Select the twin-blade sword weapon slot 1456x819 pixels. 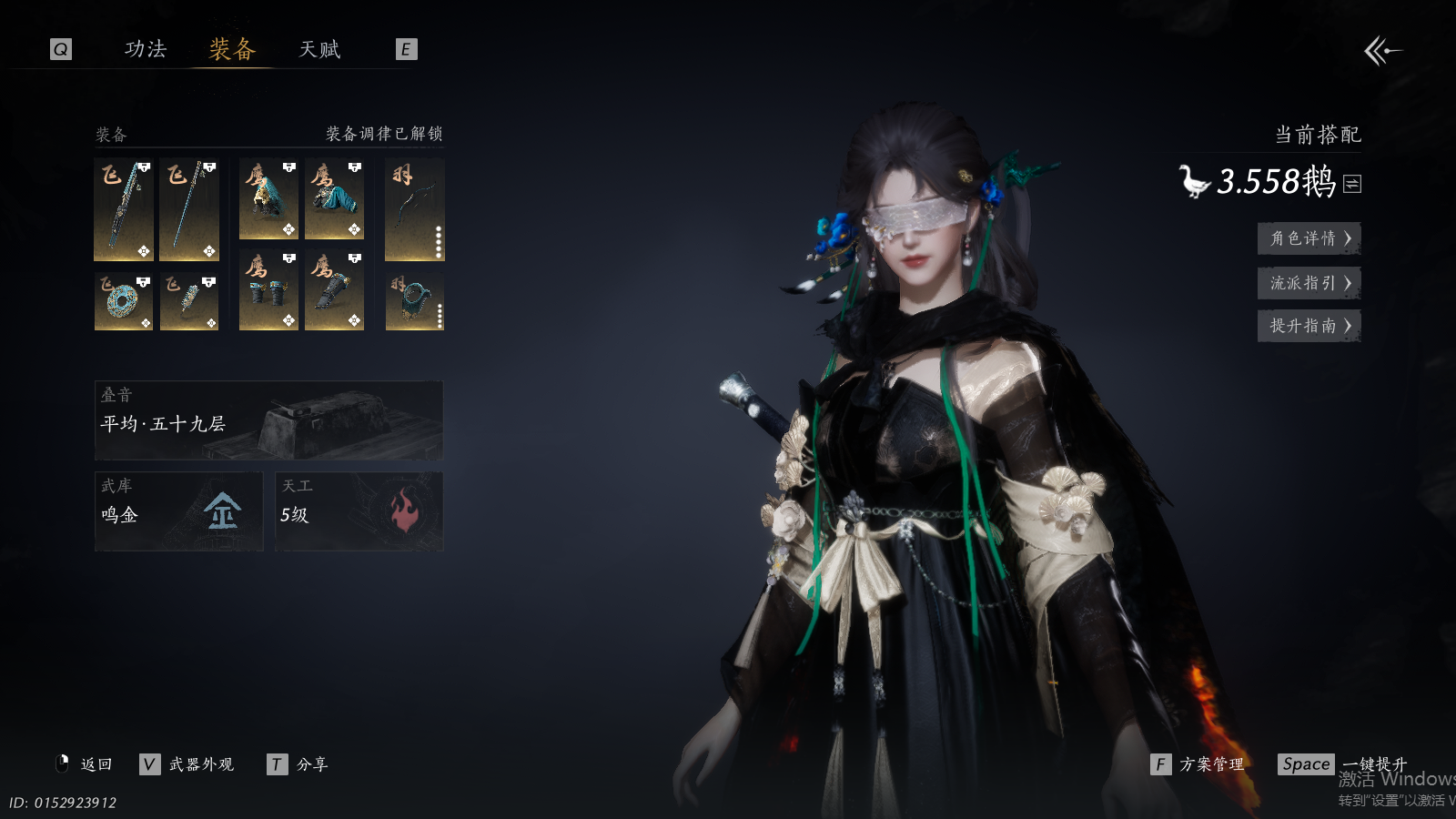(x=124, y=209)
